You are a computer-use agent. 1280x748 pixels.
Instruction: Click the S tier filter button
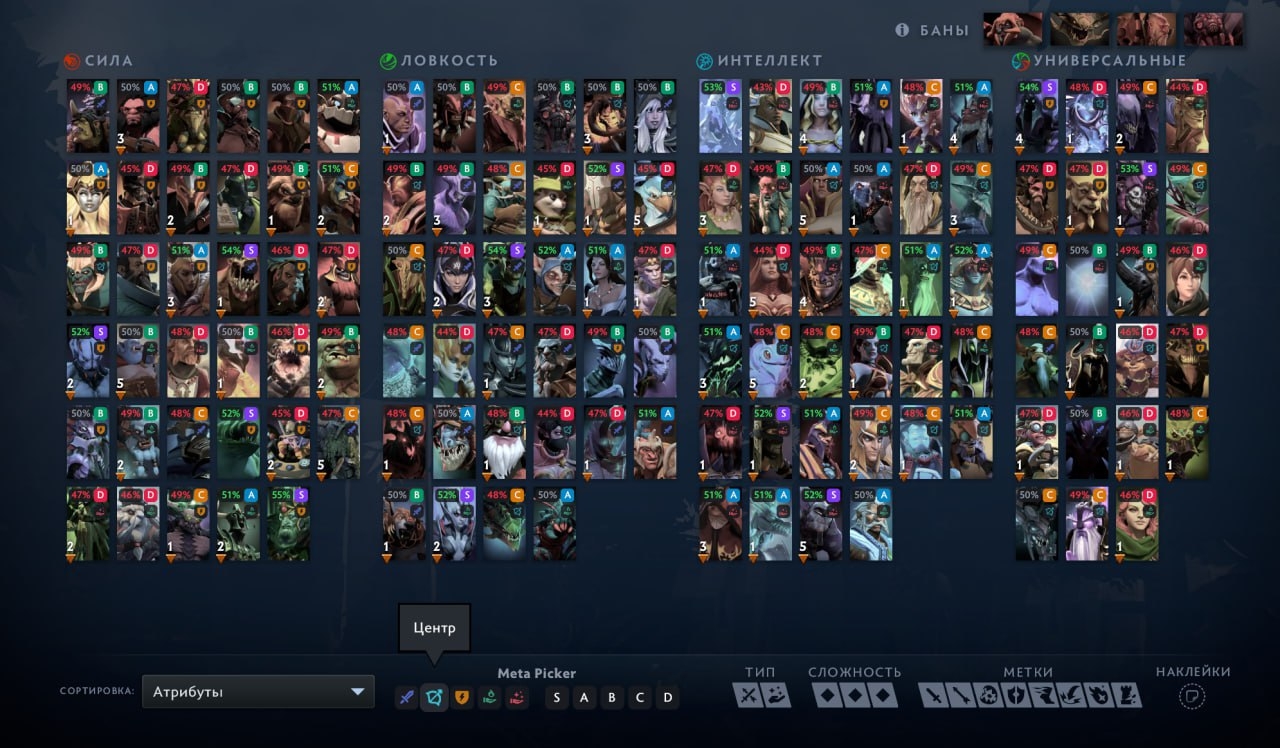(x=557, y=697)
